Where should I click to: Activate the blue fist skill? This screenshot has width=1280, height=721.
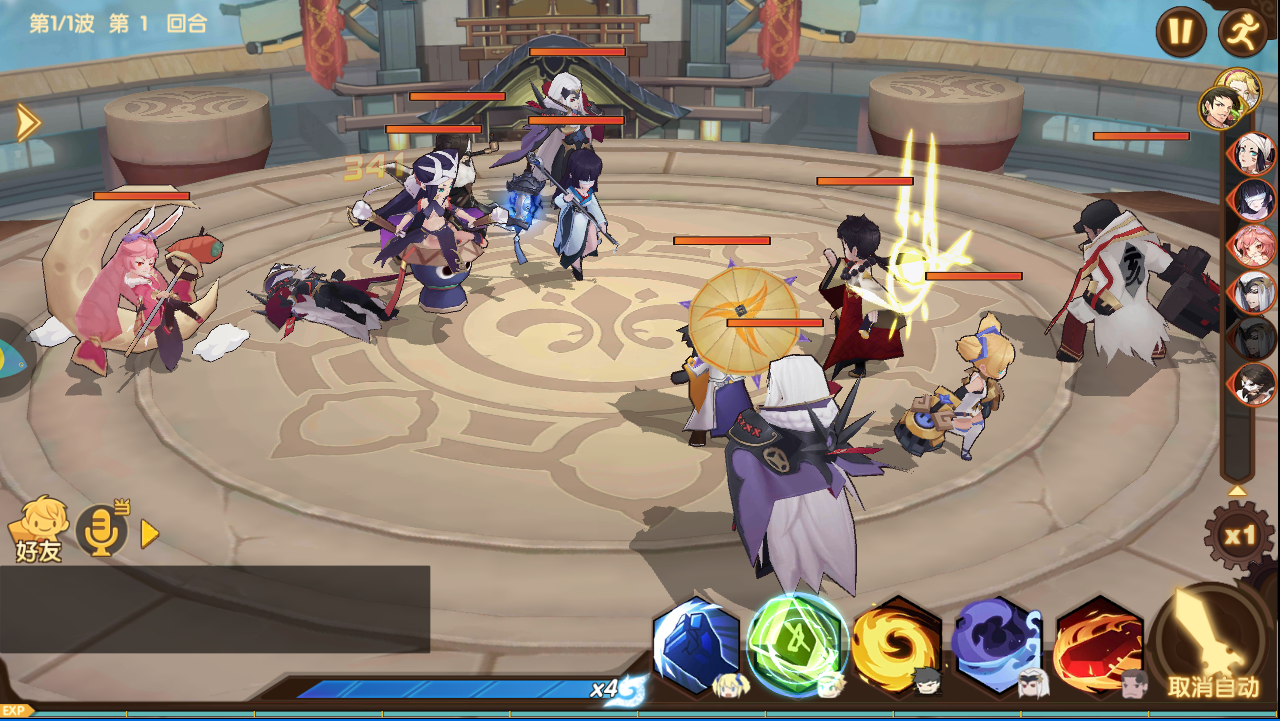pos(696,645)
